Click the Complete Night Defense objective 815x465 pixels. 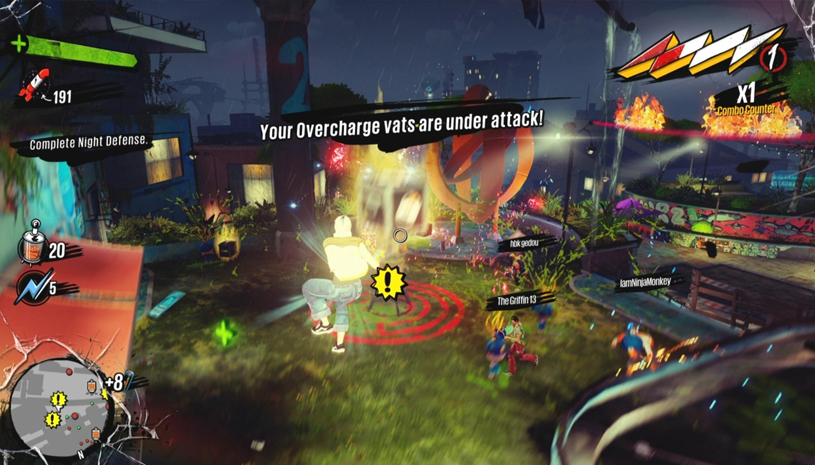point(89,143)
